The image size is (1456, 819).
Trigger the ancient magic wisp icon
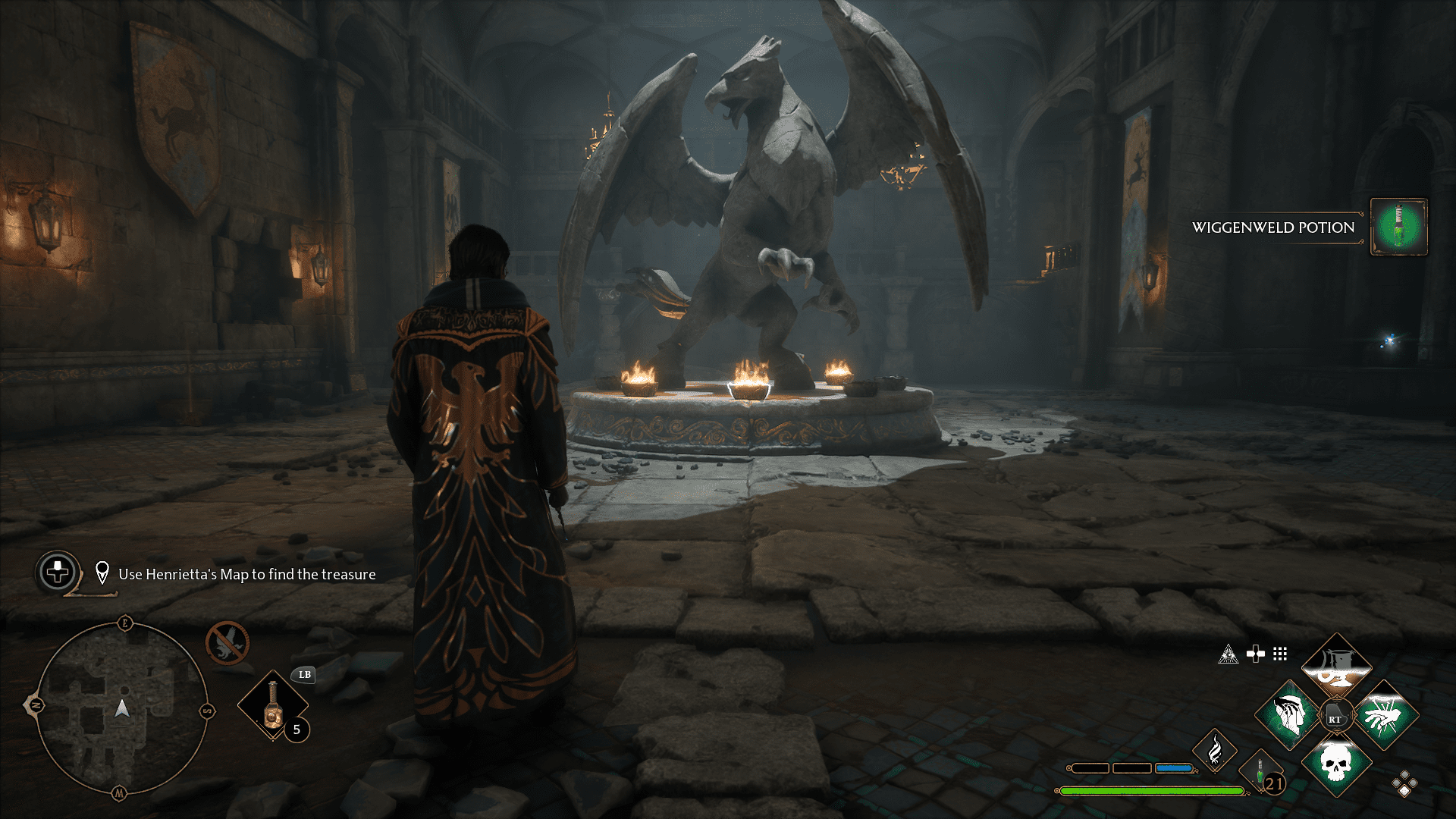point(1215,751)
